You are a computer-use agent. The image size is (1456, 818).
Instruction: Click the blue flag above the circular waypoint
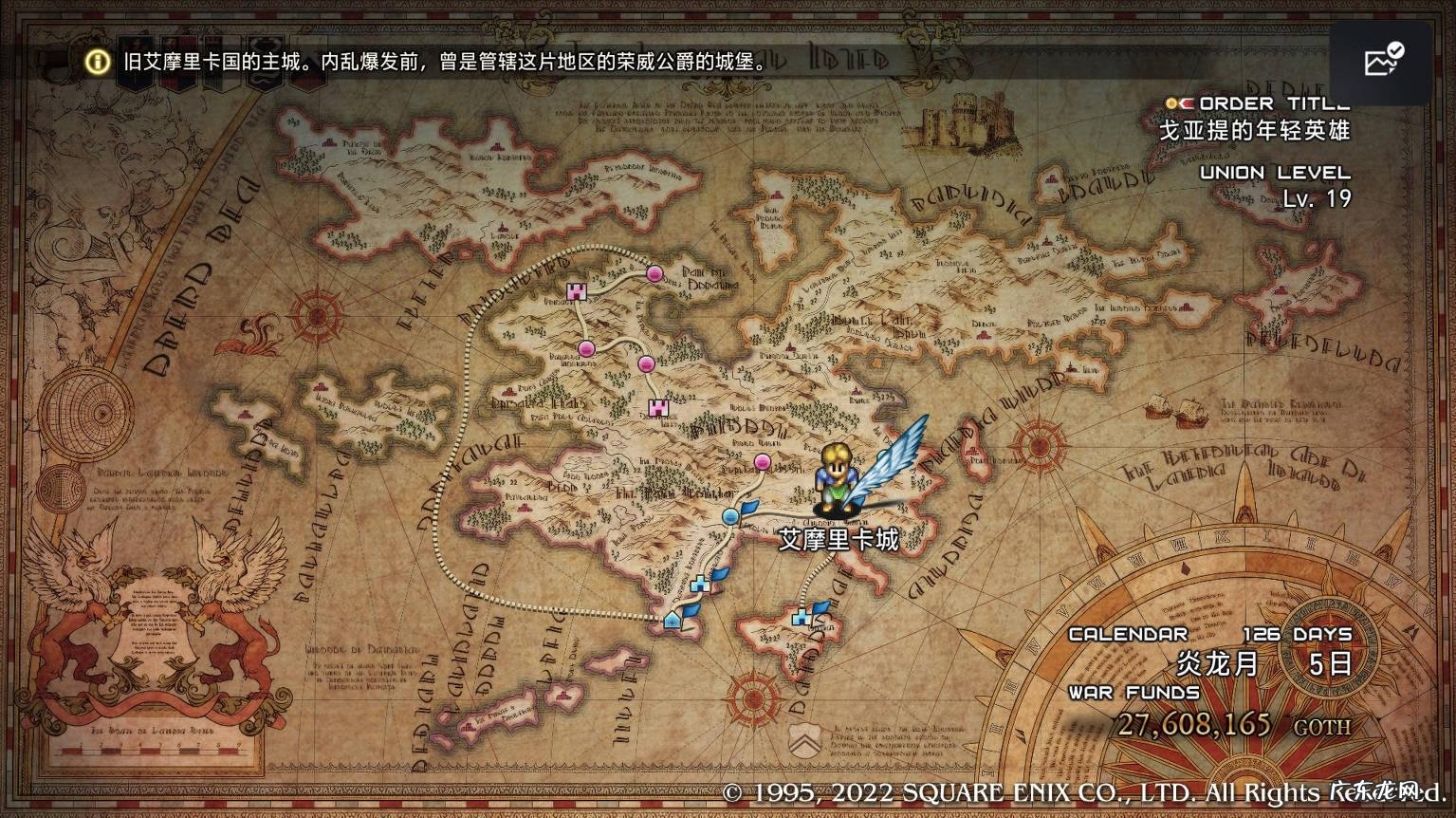click(x=748, y=508)
